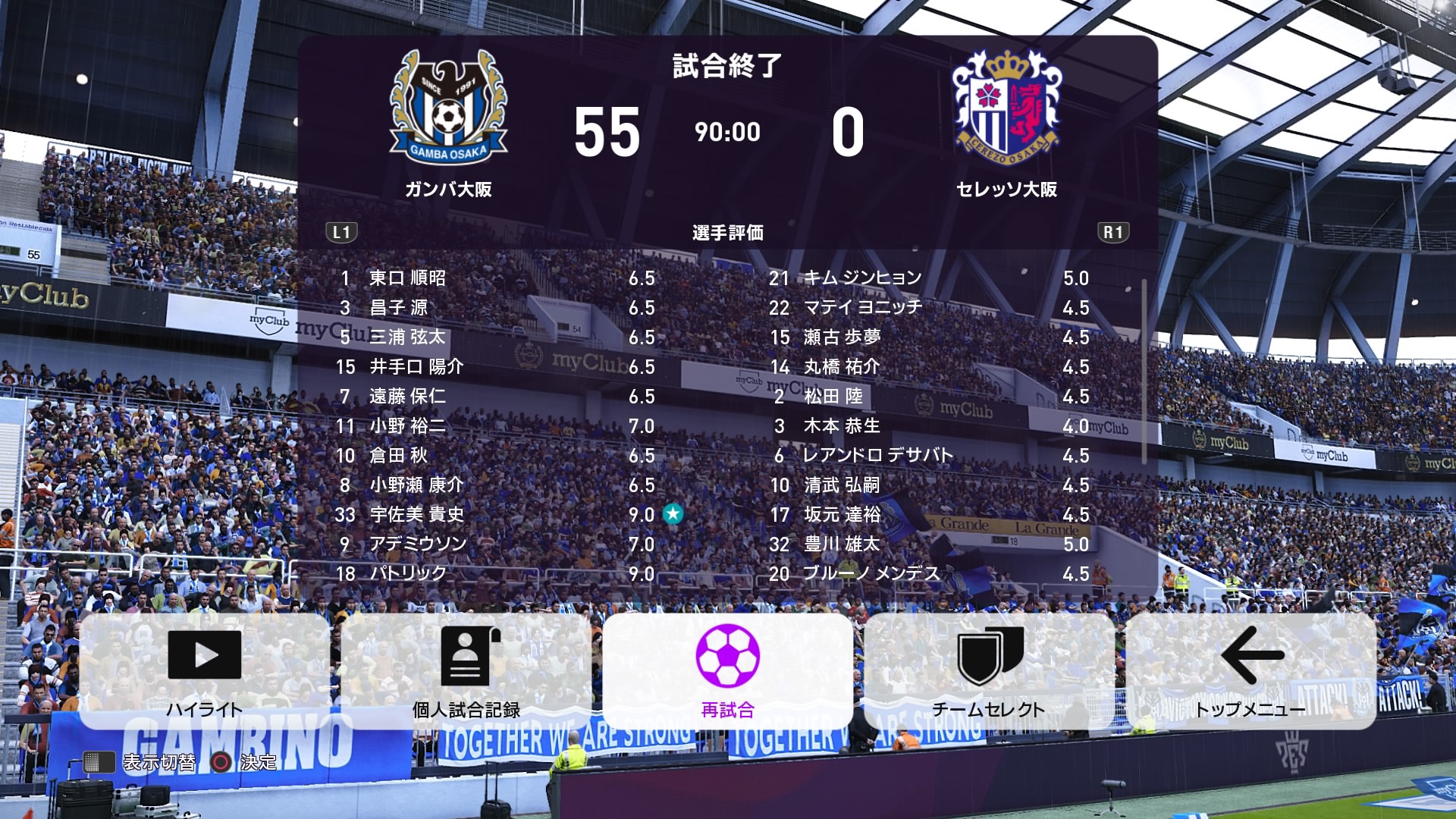Return to トップメニュー top menu

click(x=1250, y=671)
